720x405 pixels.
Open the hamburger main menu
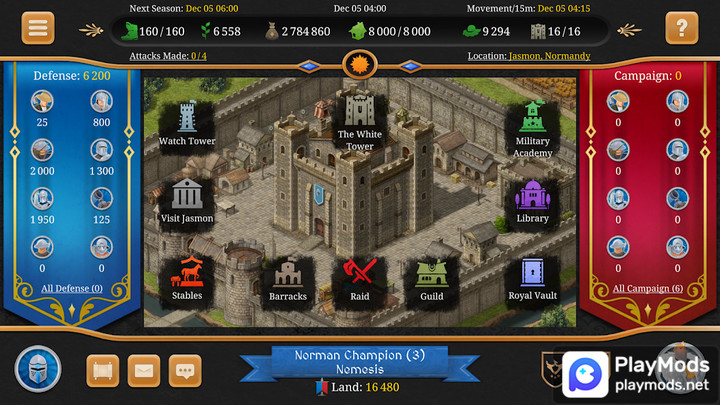click(x=38, y=27)
